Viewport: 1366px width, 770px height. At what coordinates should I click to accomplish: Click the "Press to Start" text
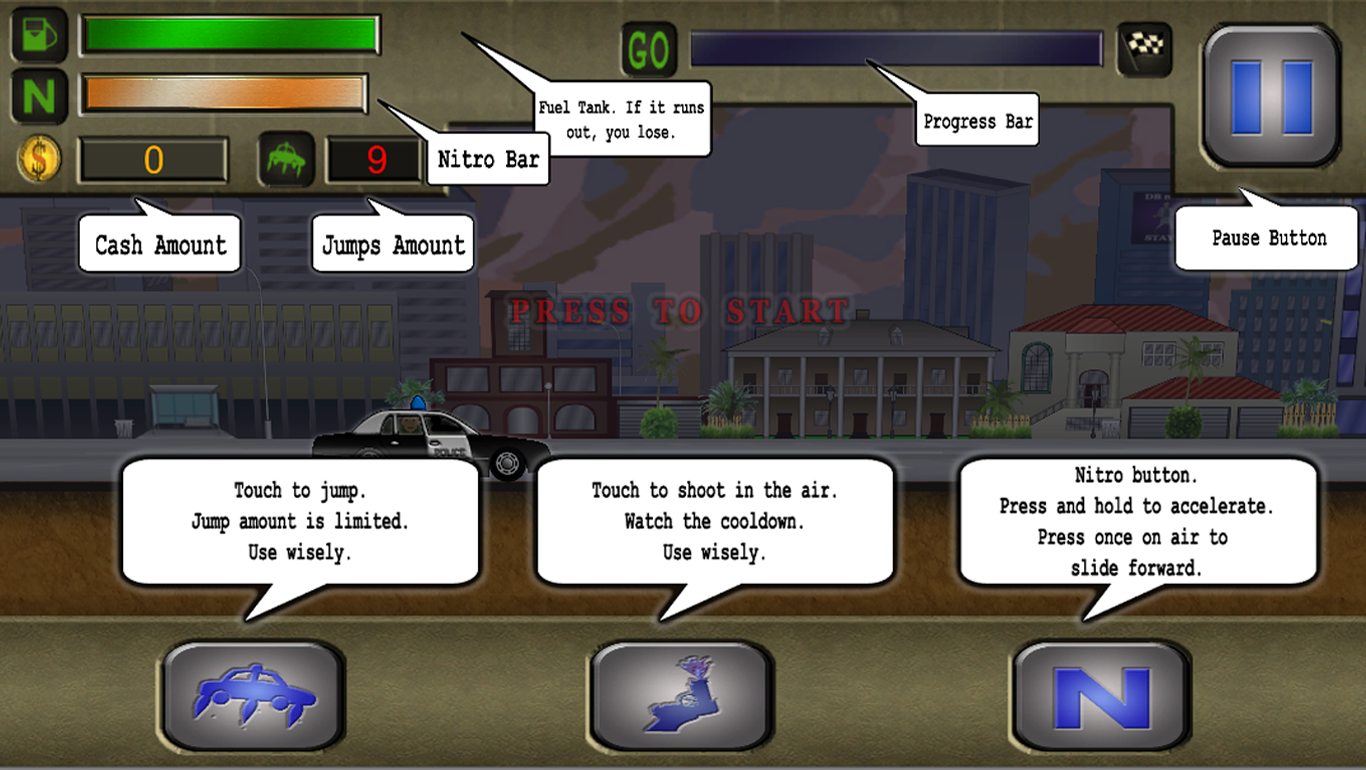tap(680, 311)
